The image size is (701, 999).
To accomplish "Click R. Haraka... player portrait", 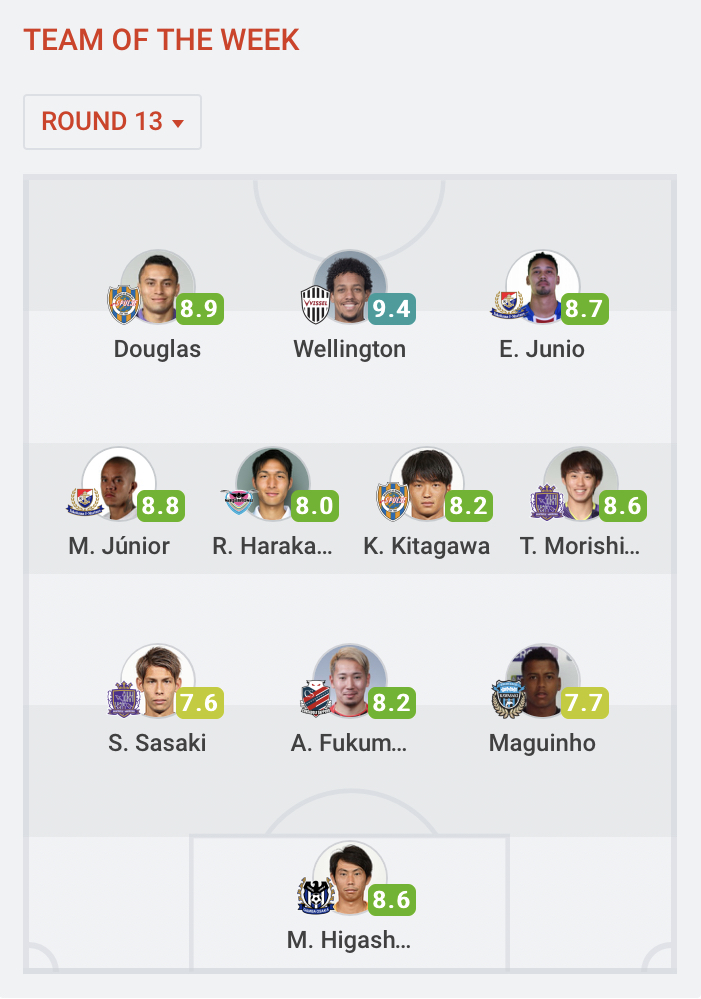I will (273, 485).
